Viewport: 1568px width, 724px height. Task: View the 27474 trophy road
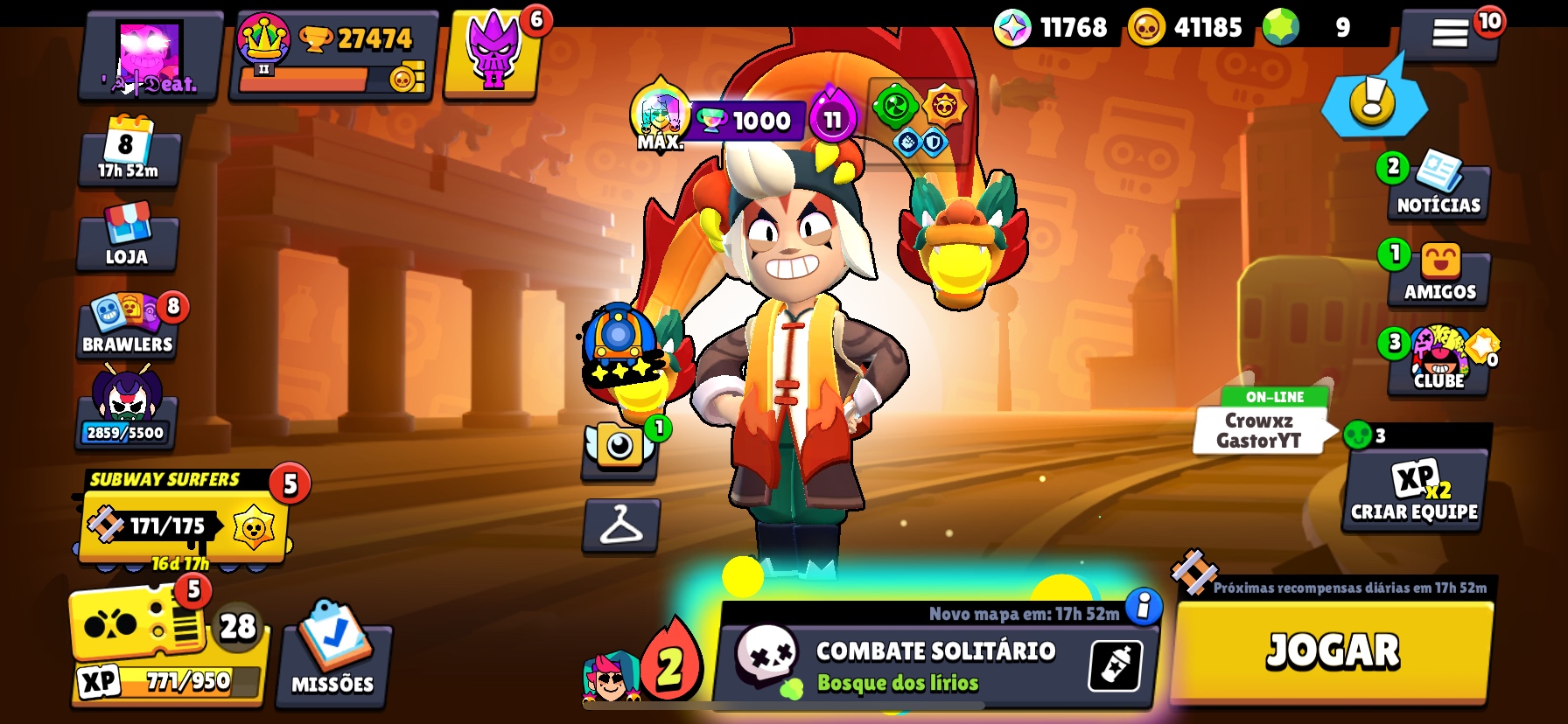(334, 56)
